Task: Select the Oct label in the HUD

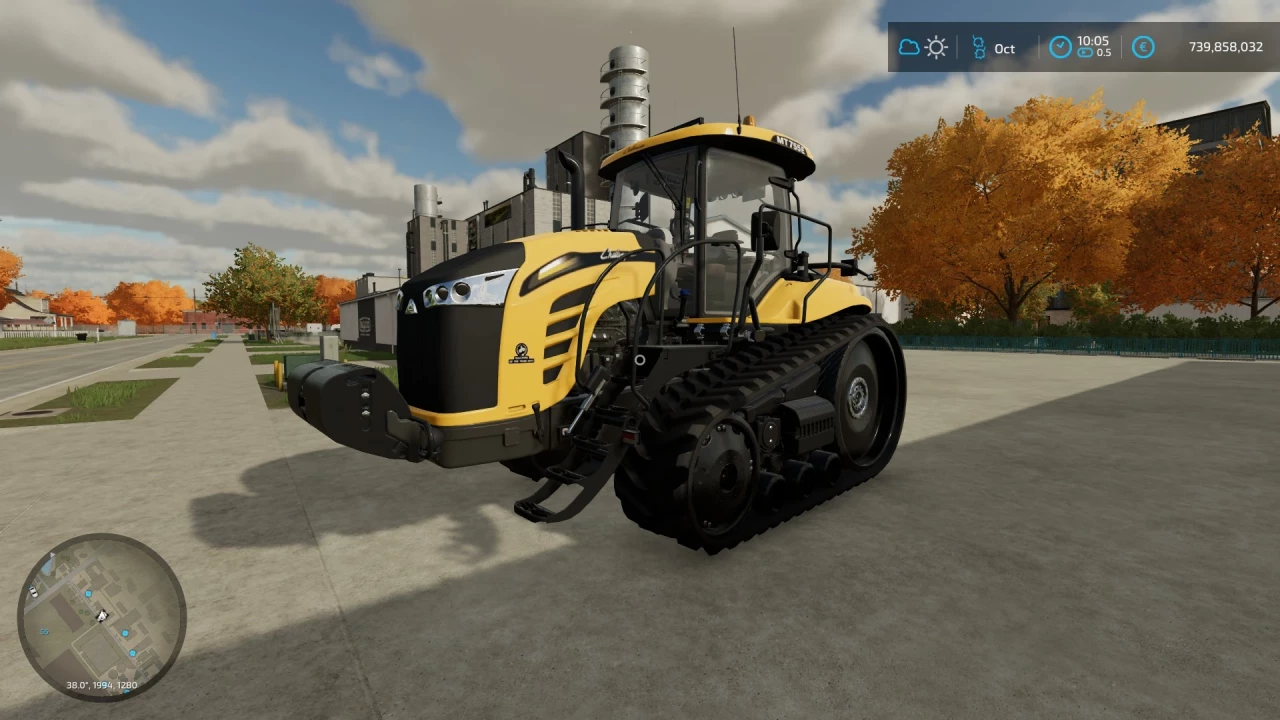Action: [x=1004, y=48]
